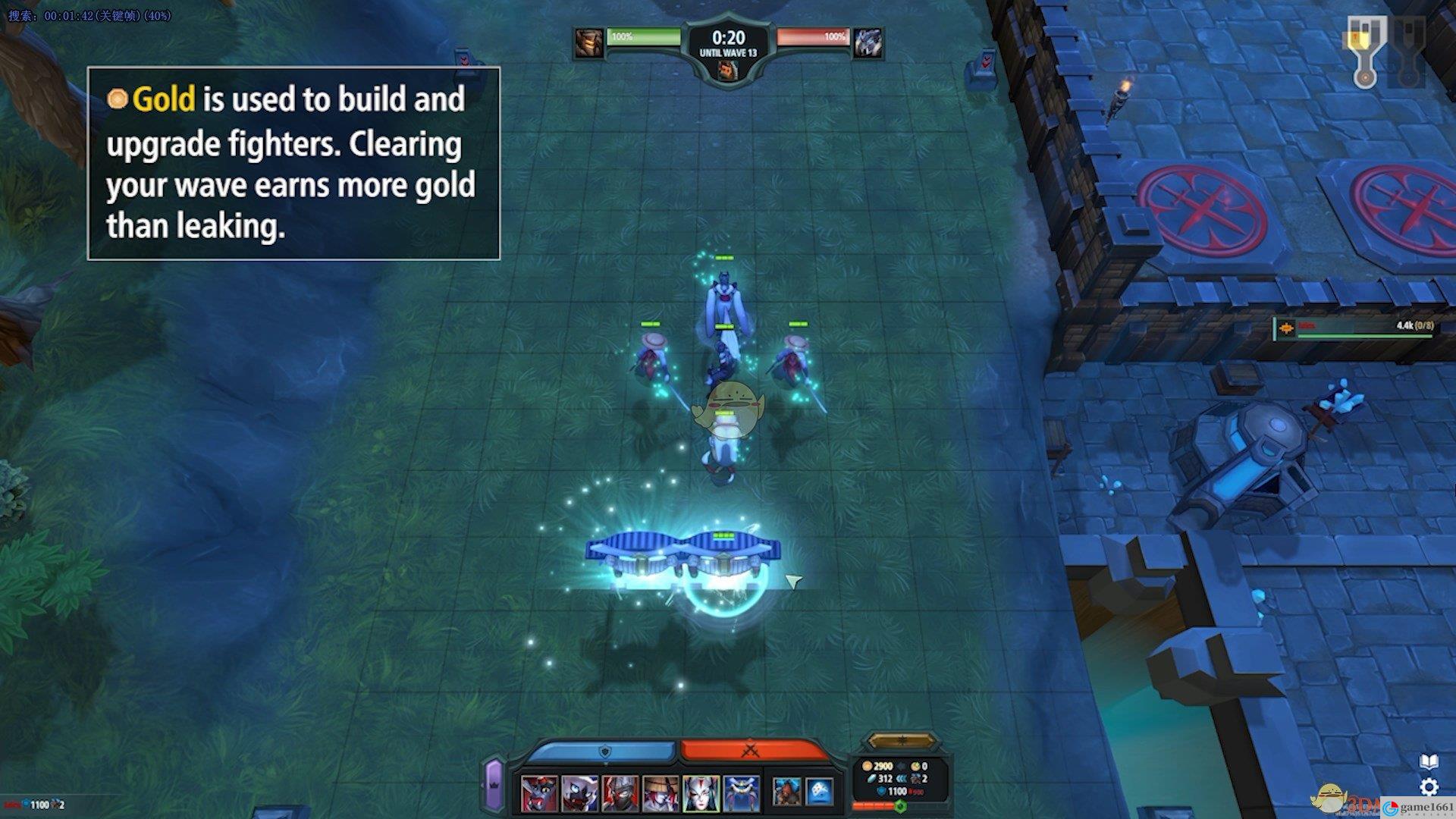
Task: Click the left team king portrait
Action: click(x=588, y=43)
